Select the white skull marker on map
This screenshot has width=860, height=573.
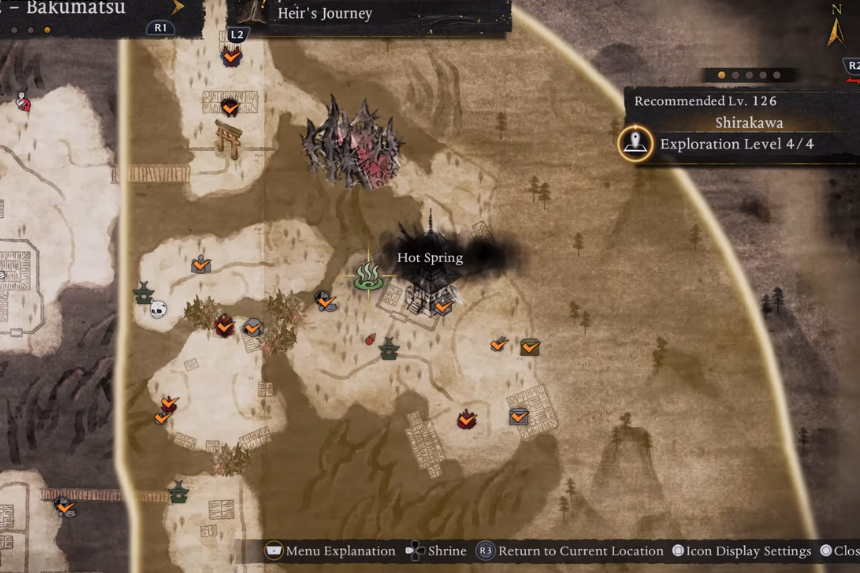coord(158,310)
